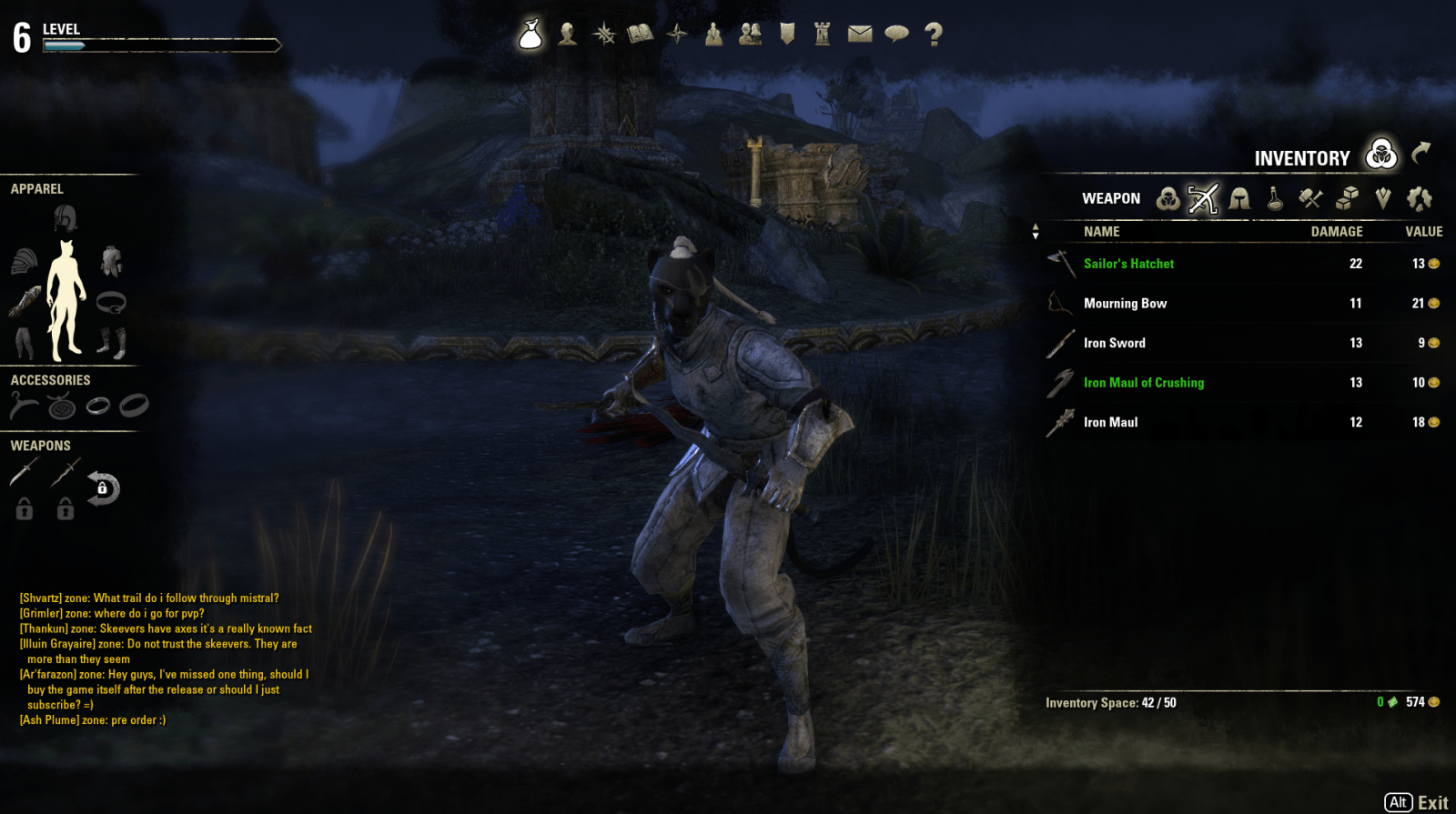Show consumables with the potion flask filter
Viewport: 1456px width, 814px height.
pyautogui.click(x=1275, y=198)
